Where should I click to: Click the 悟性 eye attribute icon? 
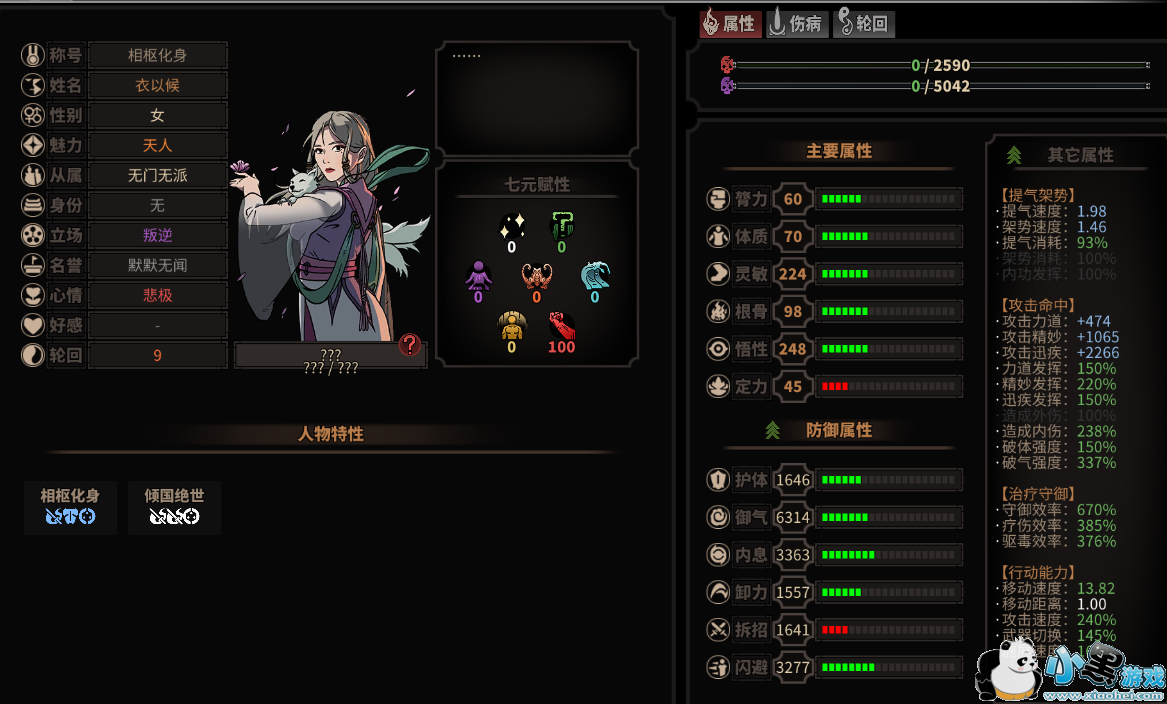[717, 349]
